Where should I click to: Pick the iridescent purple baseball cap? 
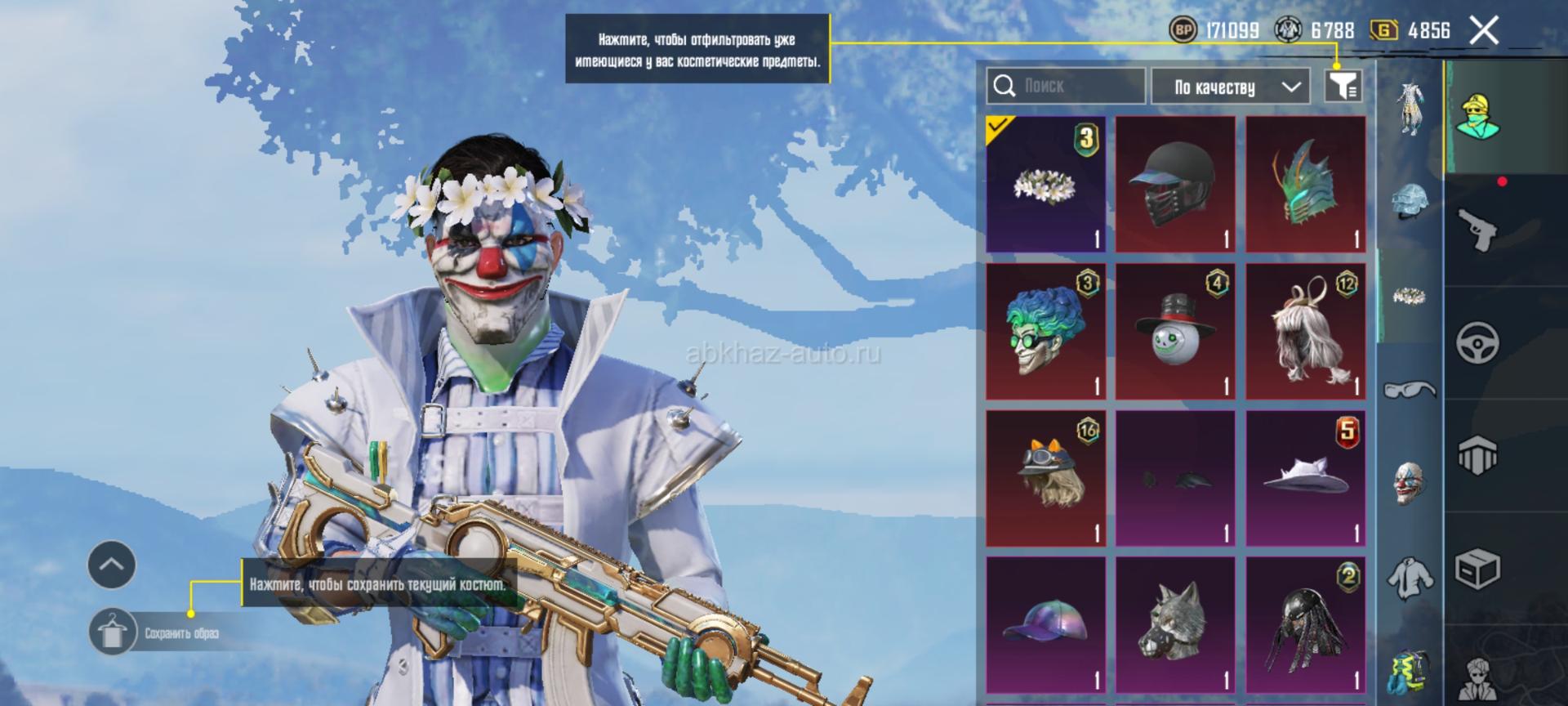(1045, 625)
